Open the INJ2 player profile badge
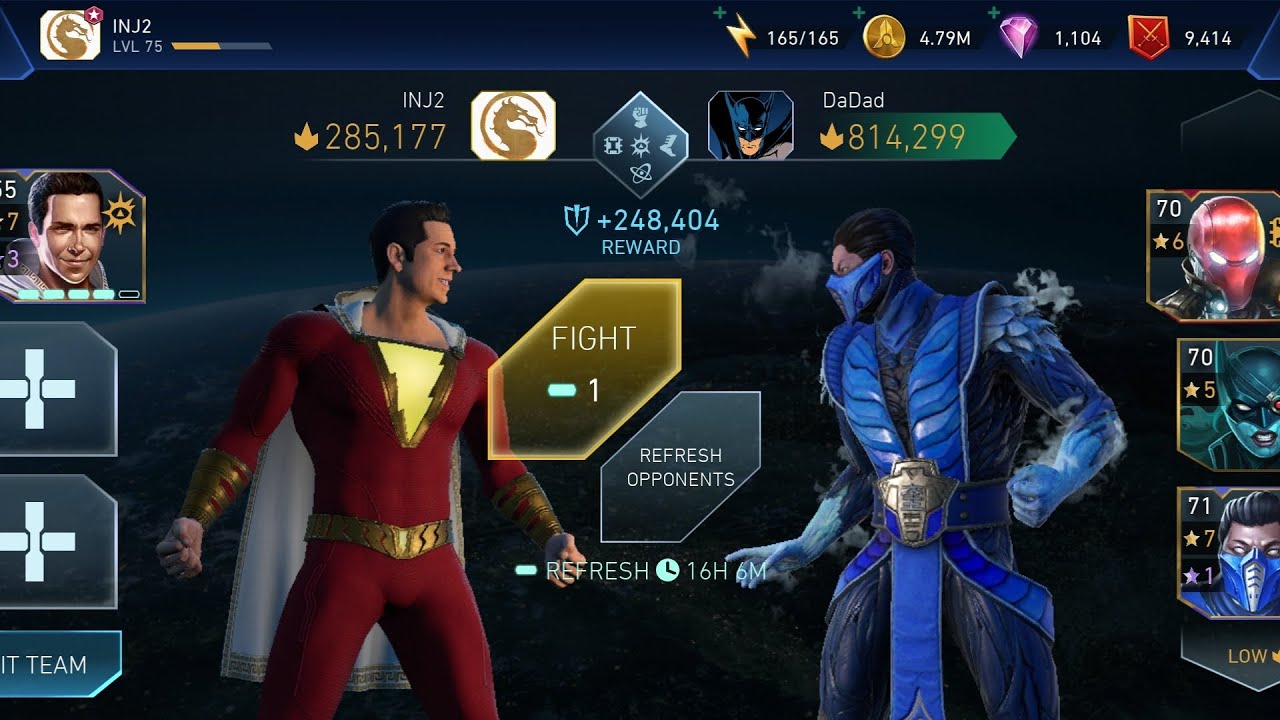 coord(70,34)
